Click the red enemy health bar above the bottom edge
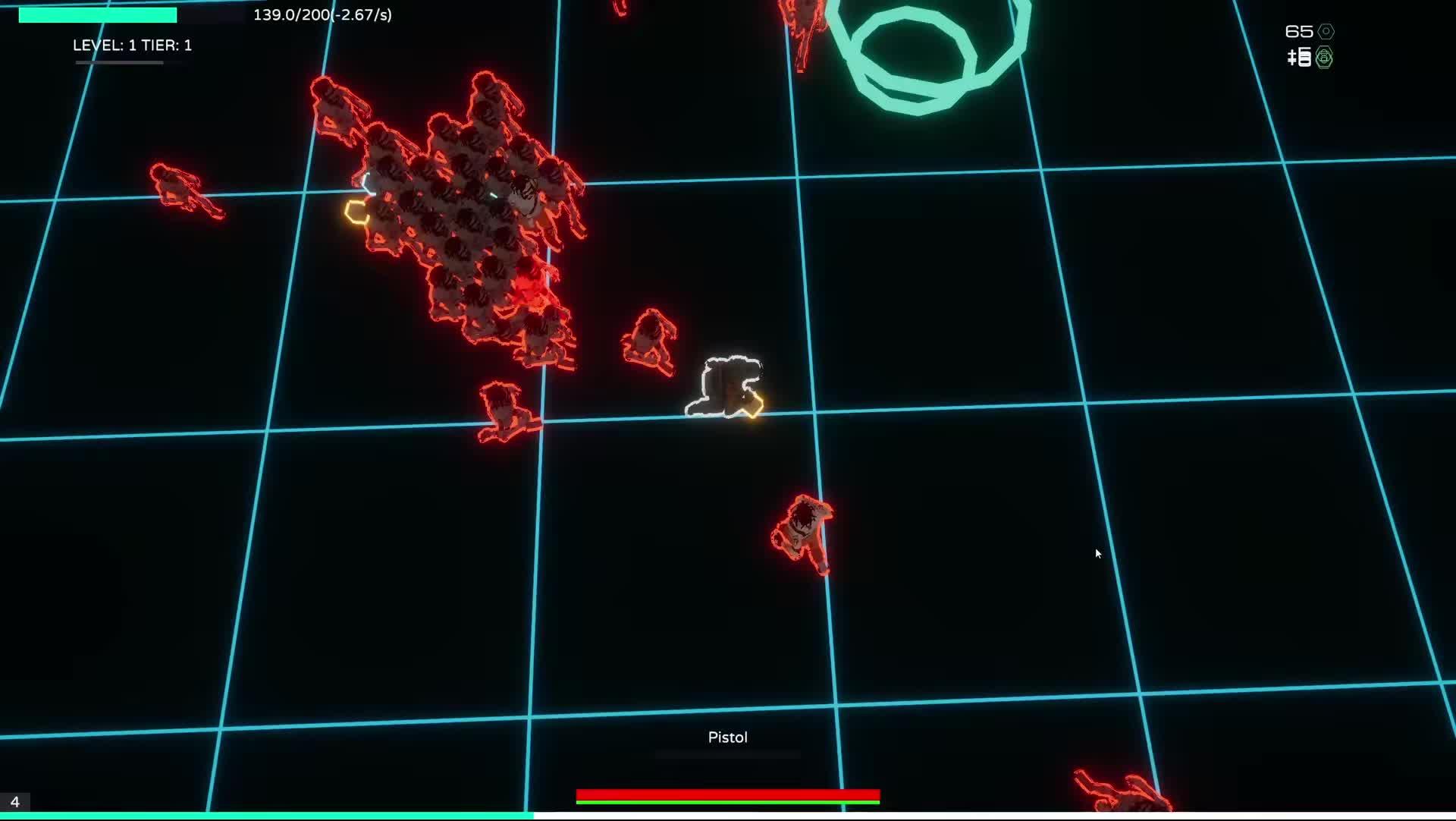The width and height of the screenshot is (1456, 821). 728,796
